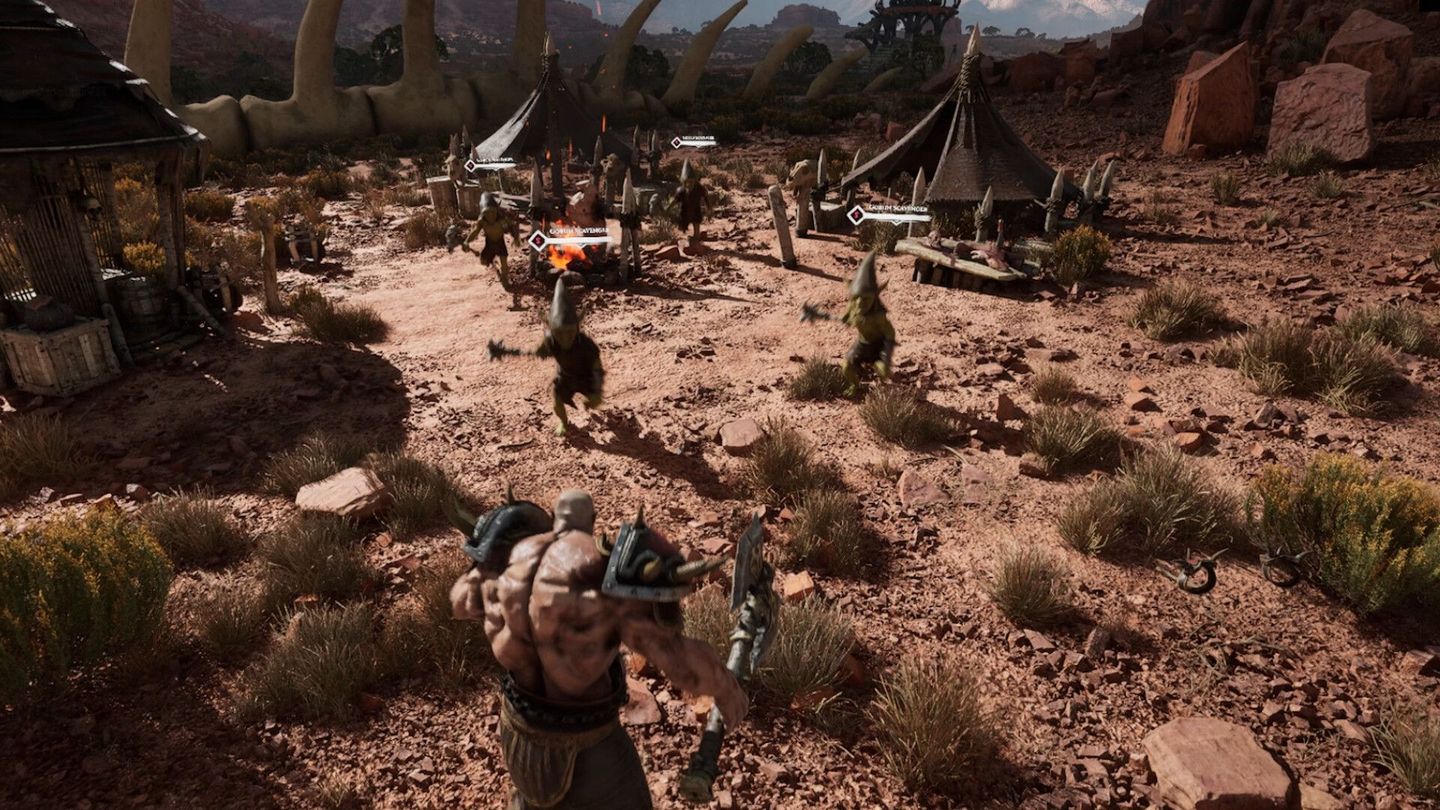Click the Gorum Scavenger name label near the campfire
Screen dimensions: 1440x810
pos(579,231)
